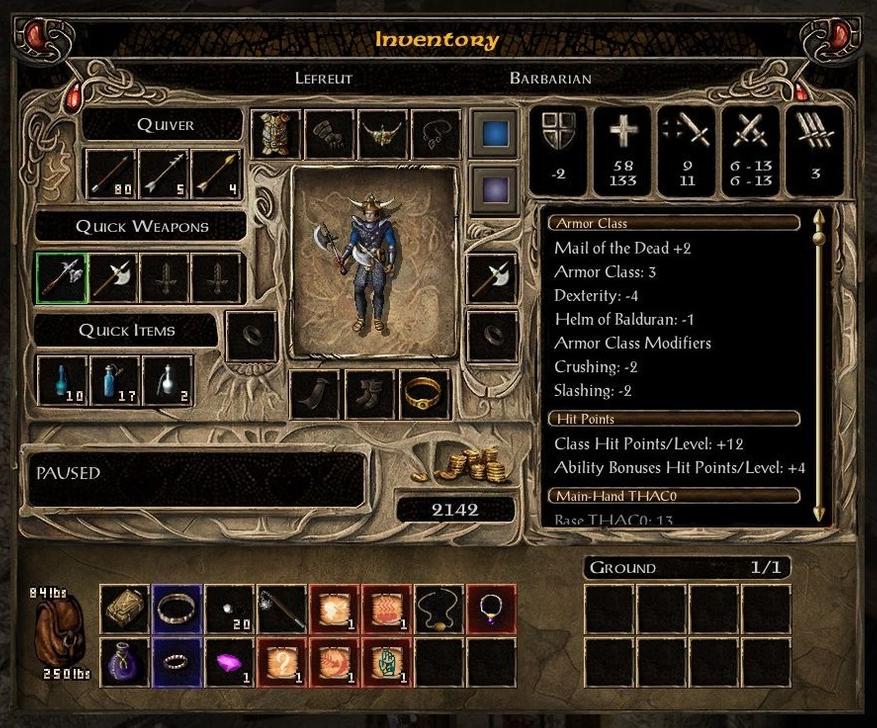The width and height of the screenshot is (877, 728).
Task: Select the green-highlighted quick weapon axe
Action: [61, 277]
